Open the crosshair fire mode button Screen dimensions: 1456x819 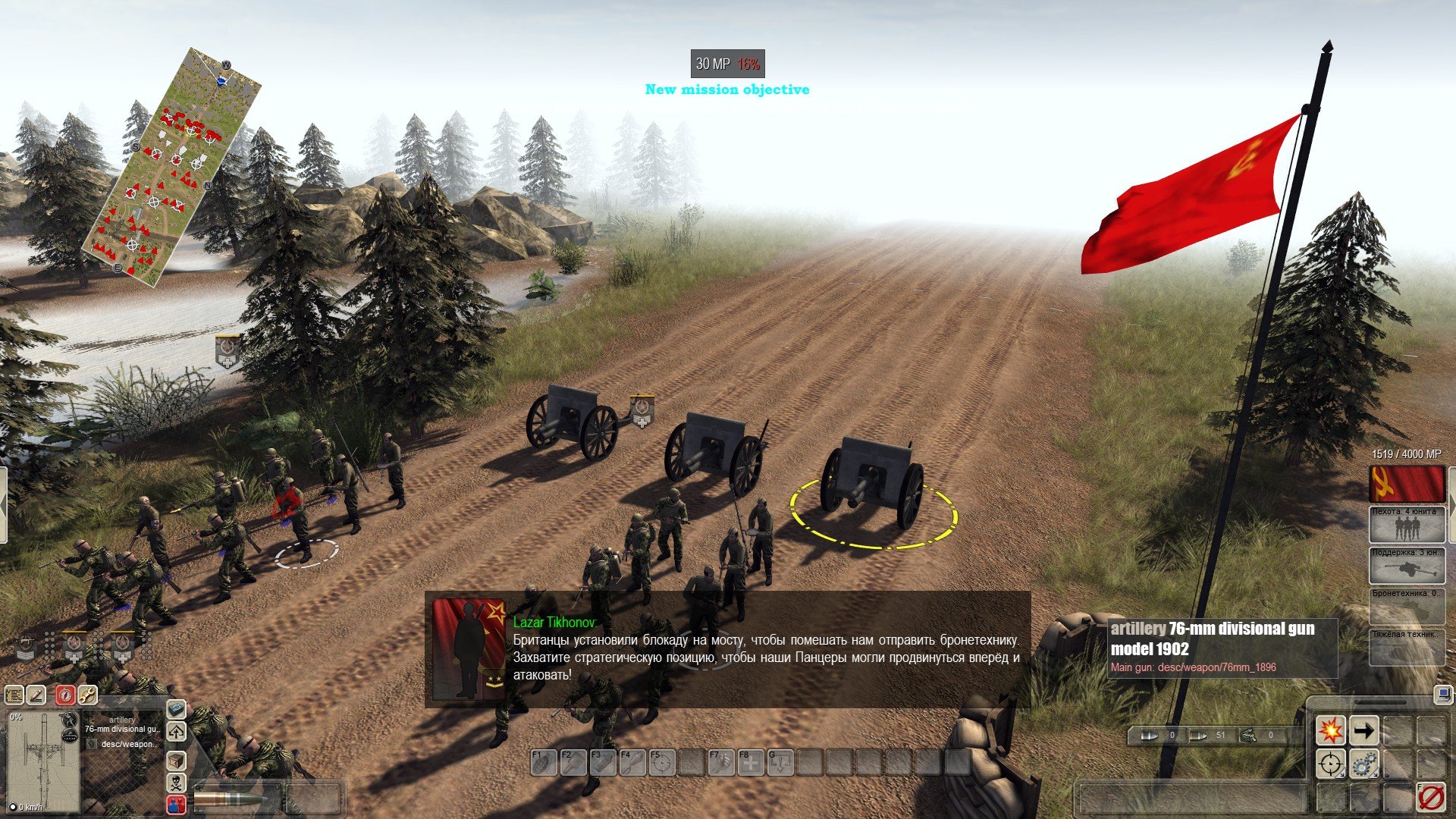[x=1330, y=764]
